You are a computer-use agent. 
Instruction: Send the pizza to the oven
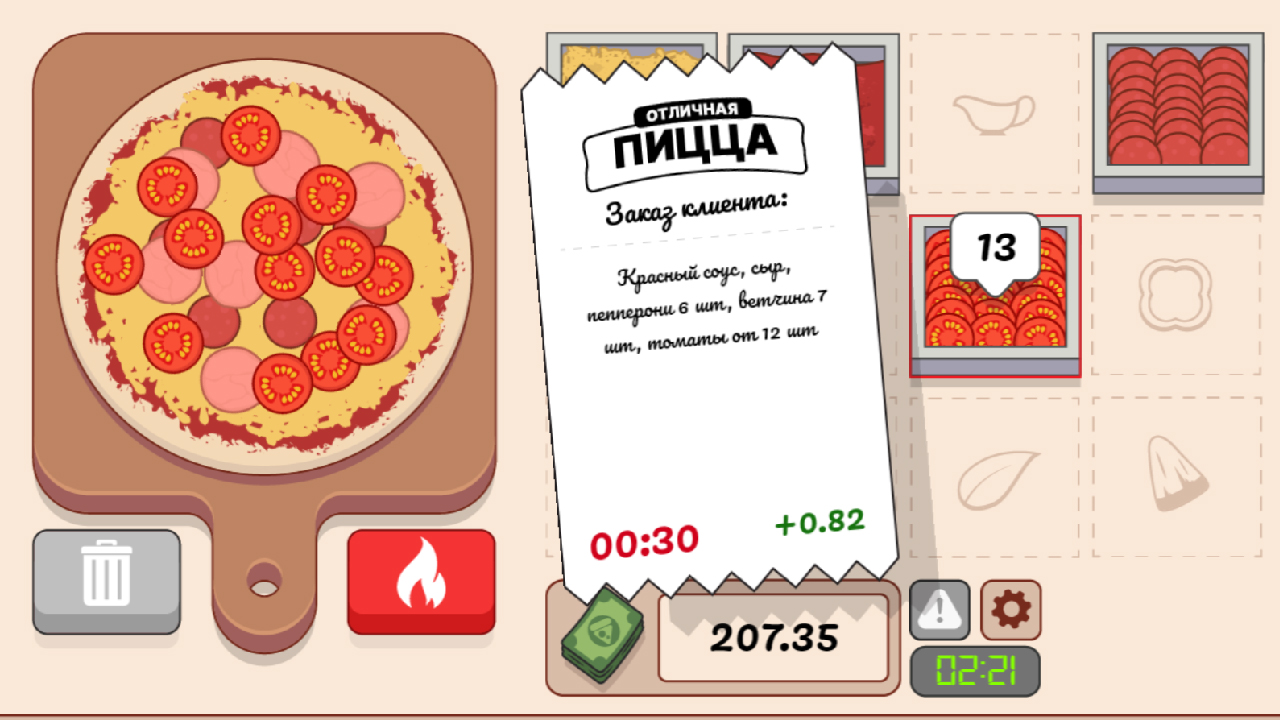tap(420, 580)
